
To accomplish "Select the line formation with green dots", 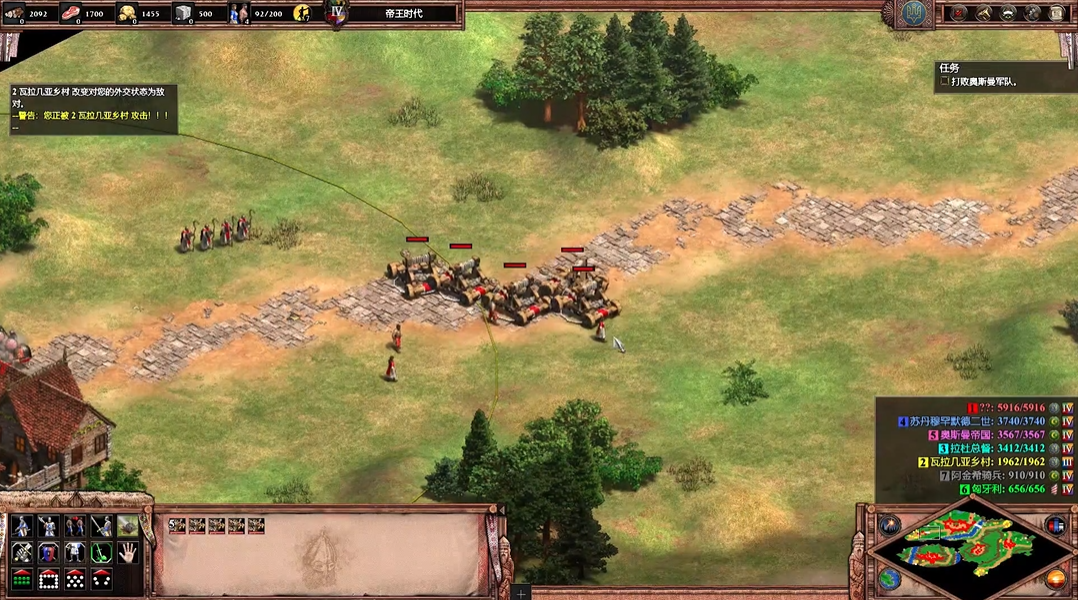I will (x=21, y=578).
